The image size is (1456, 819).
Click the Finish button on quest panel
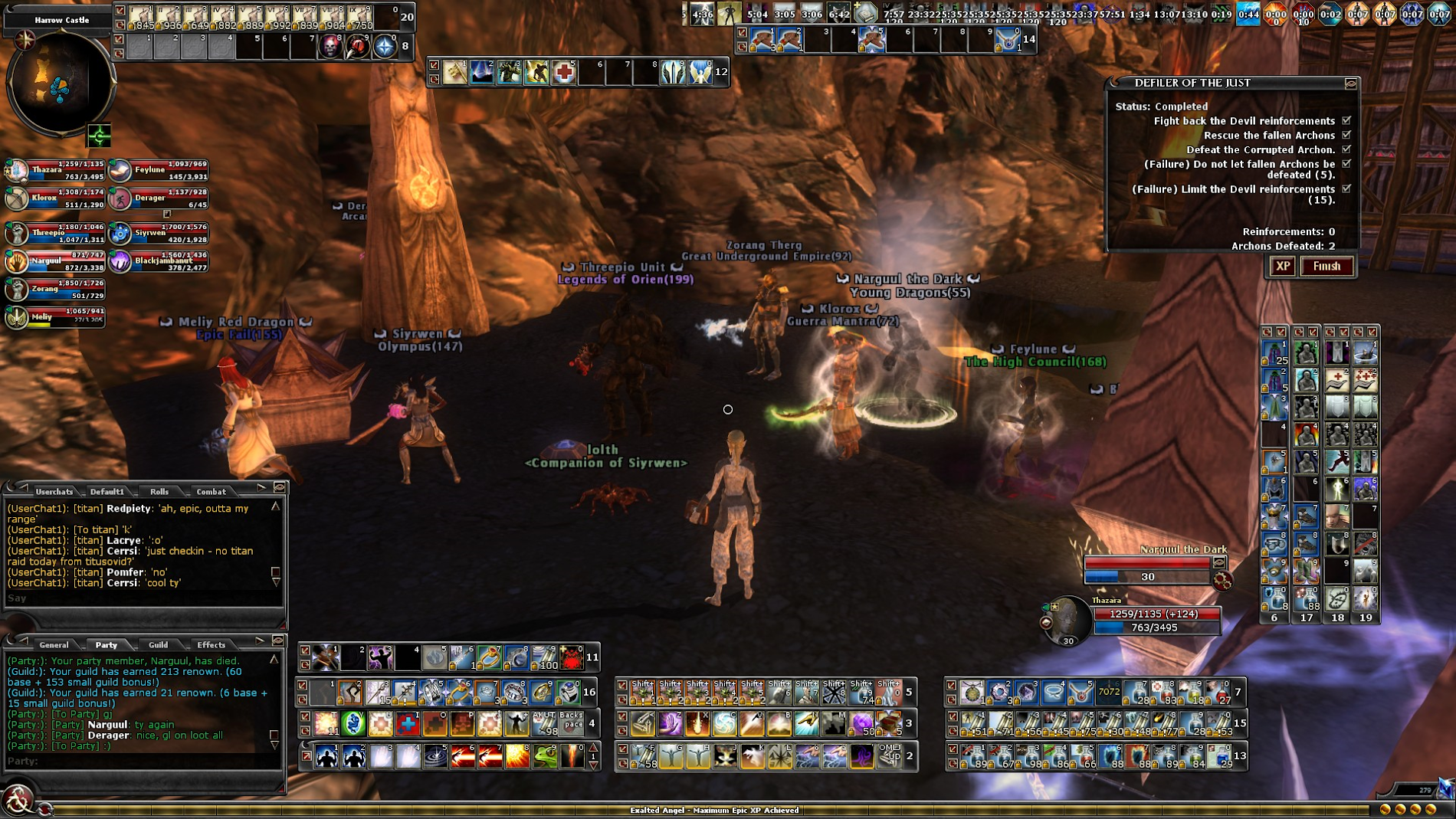coord(1326,267)
